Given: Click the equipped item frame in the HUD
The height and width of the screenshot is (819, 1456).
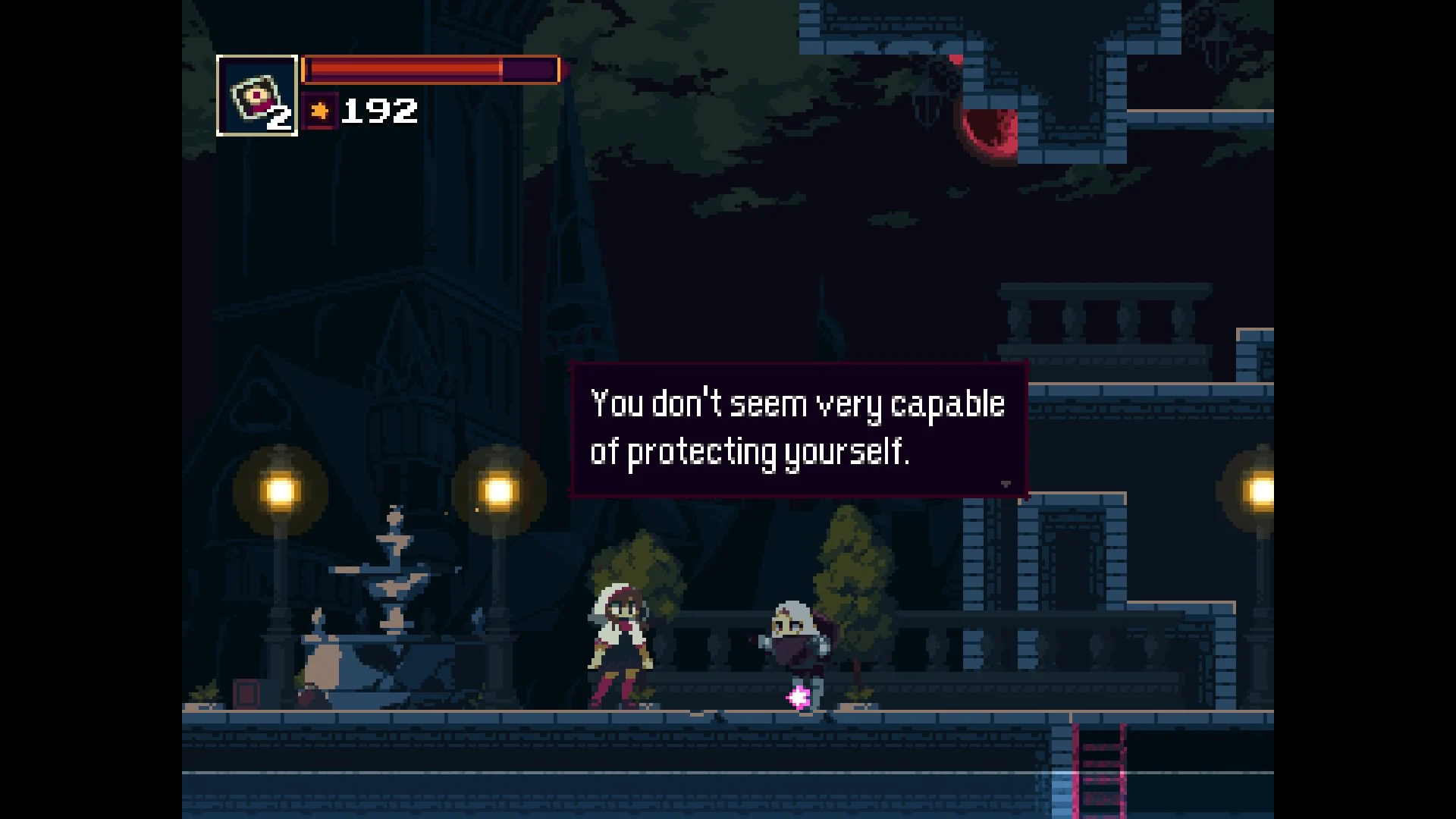Looking at the screenshot, I should [256, 95].
